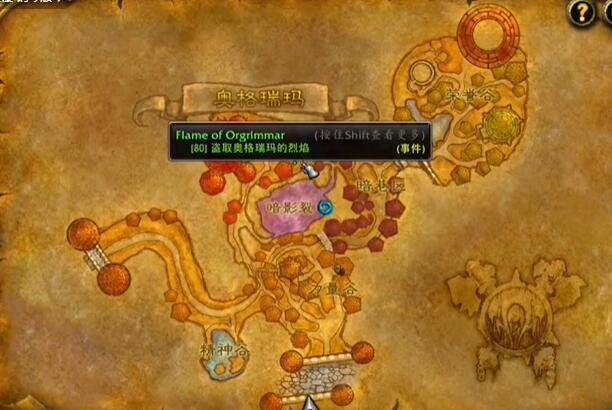This screenshot has width=612, height=410.
Task: Select the blue swirl Flame of Orgrimmar marker
Action: pos(325,207)
